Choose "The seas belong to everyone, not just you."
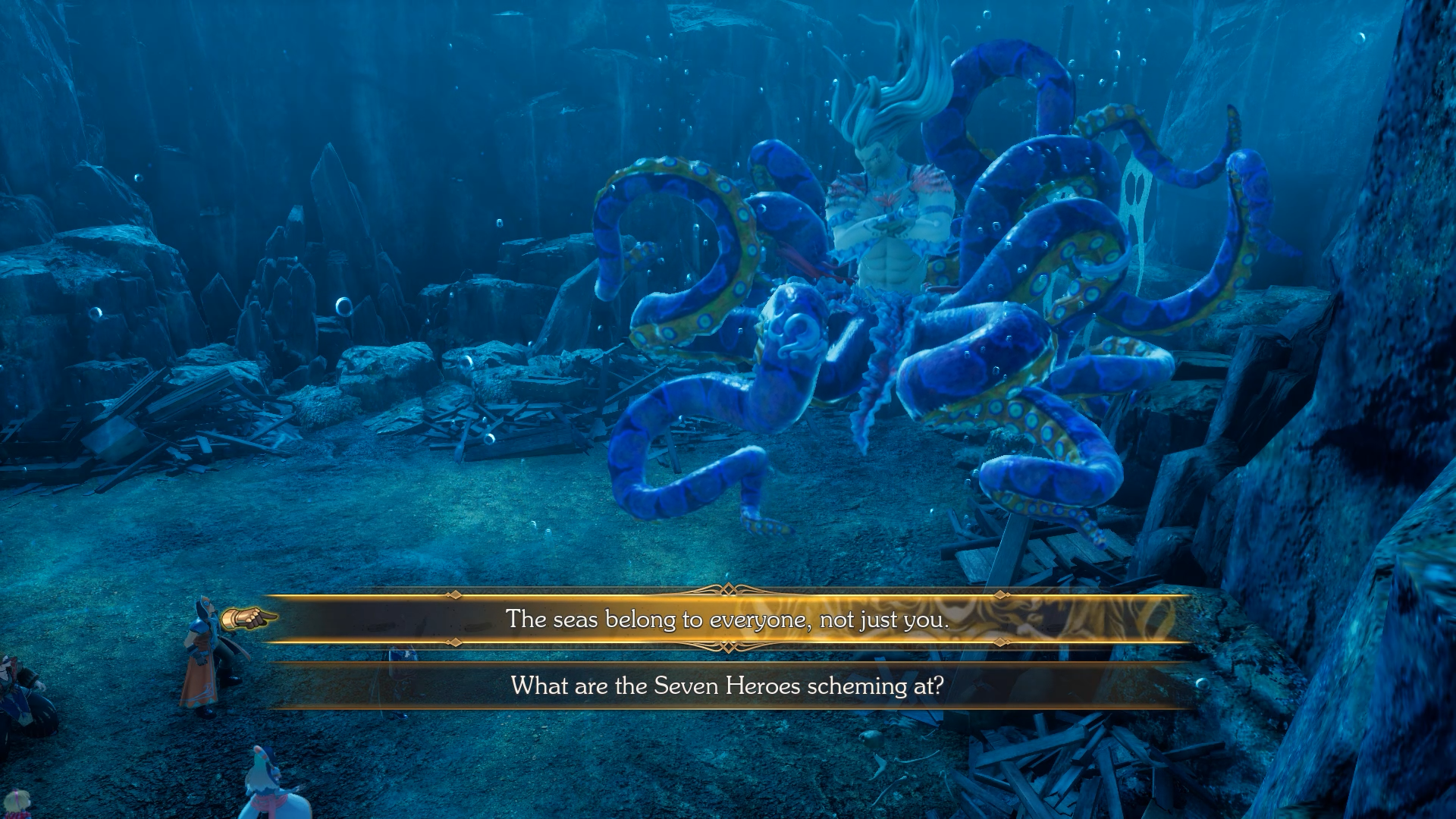This screenshot has height=819, width=1456. [727, 620]
